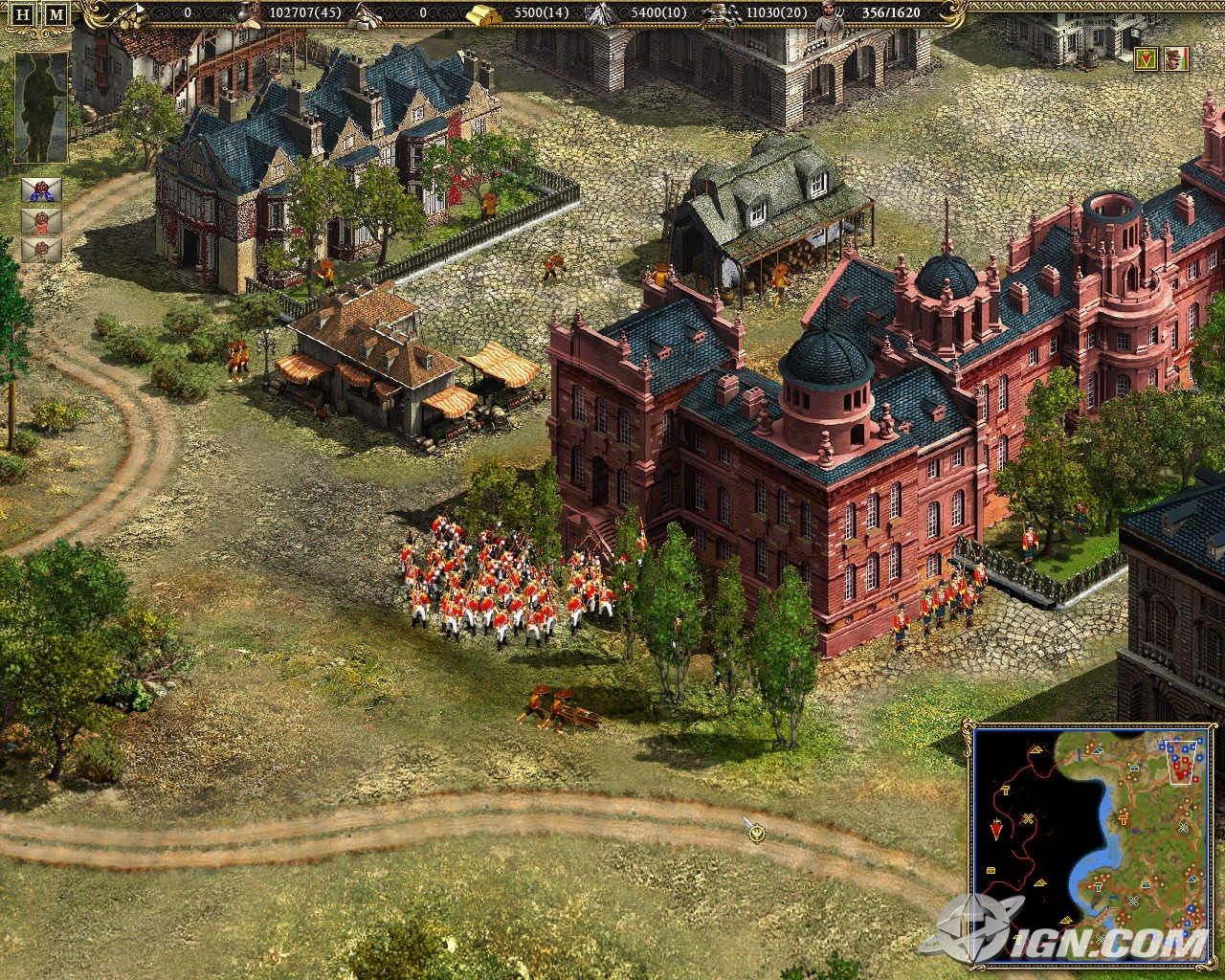The height and width of the screenshot is (980, 1225).
Task: Select the officer portrait with flag icon
Action: (x=1176, y=59)
